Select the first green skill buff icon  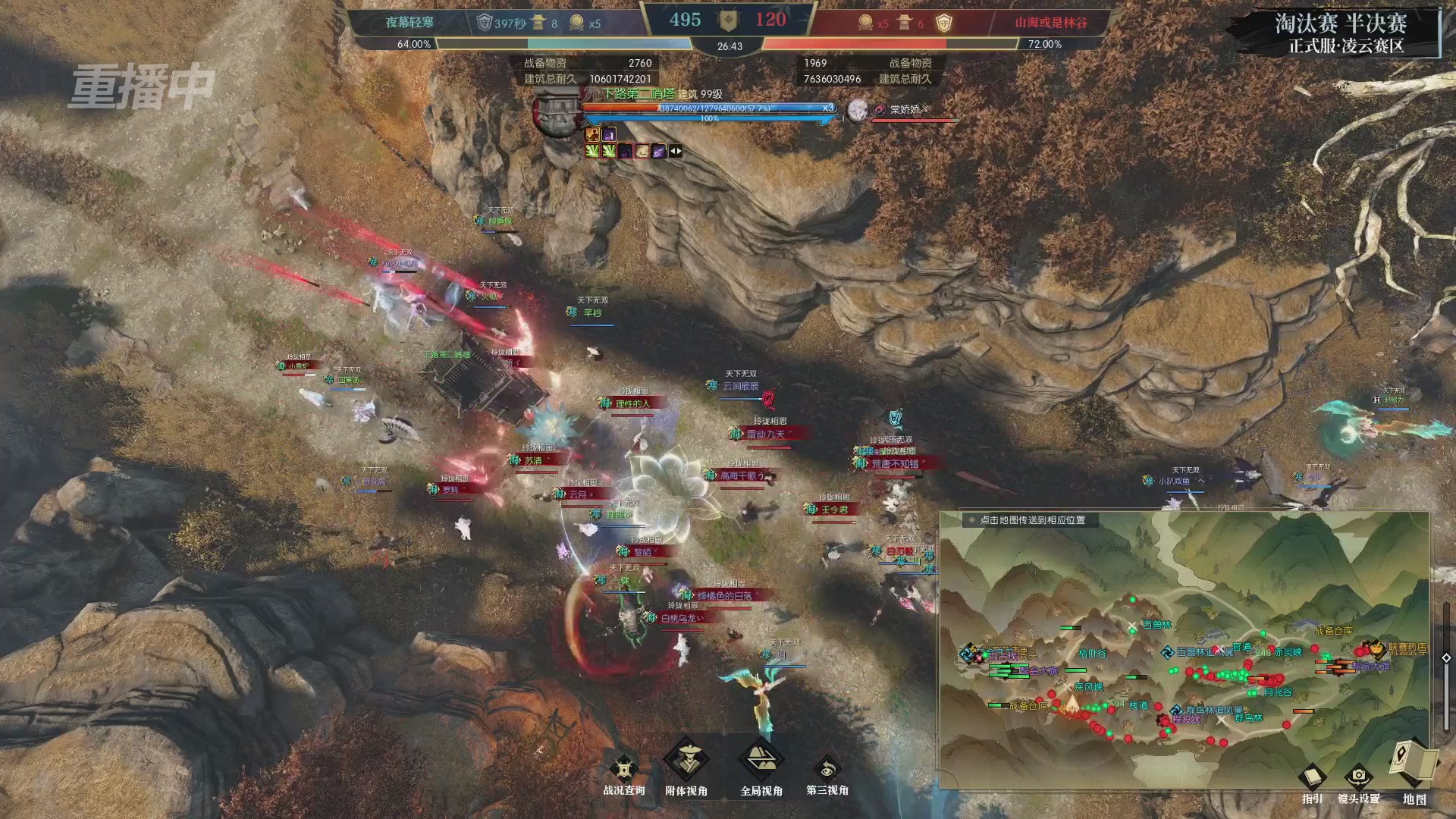point(594,150)
